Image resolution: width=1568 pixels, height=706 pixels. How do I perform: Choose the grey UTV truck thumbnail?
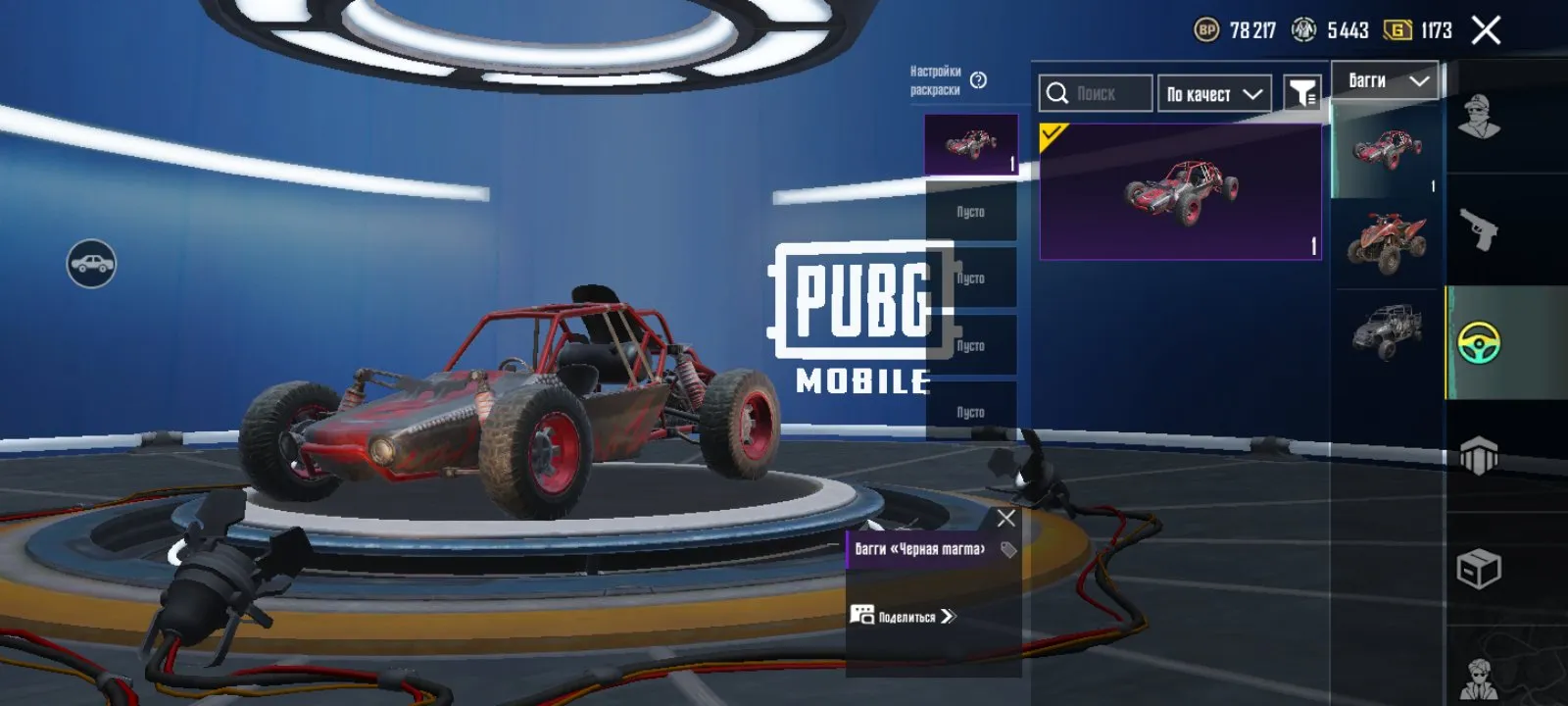point(1386,331)
